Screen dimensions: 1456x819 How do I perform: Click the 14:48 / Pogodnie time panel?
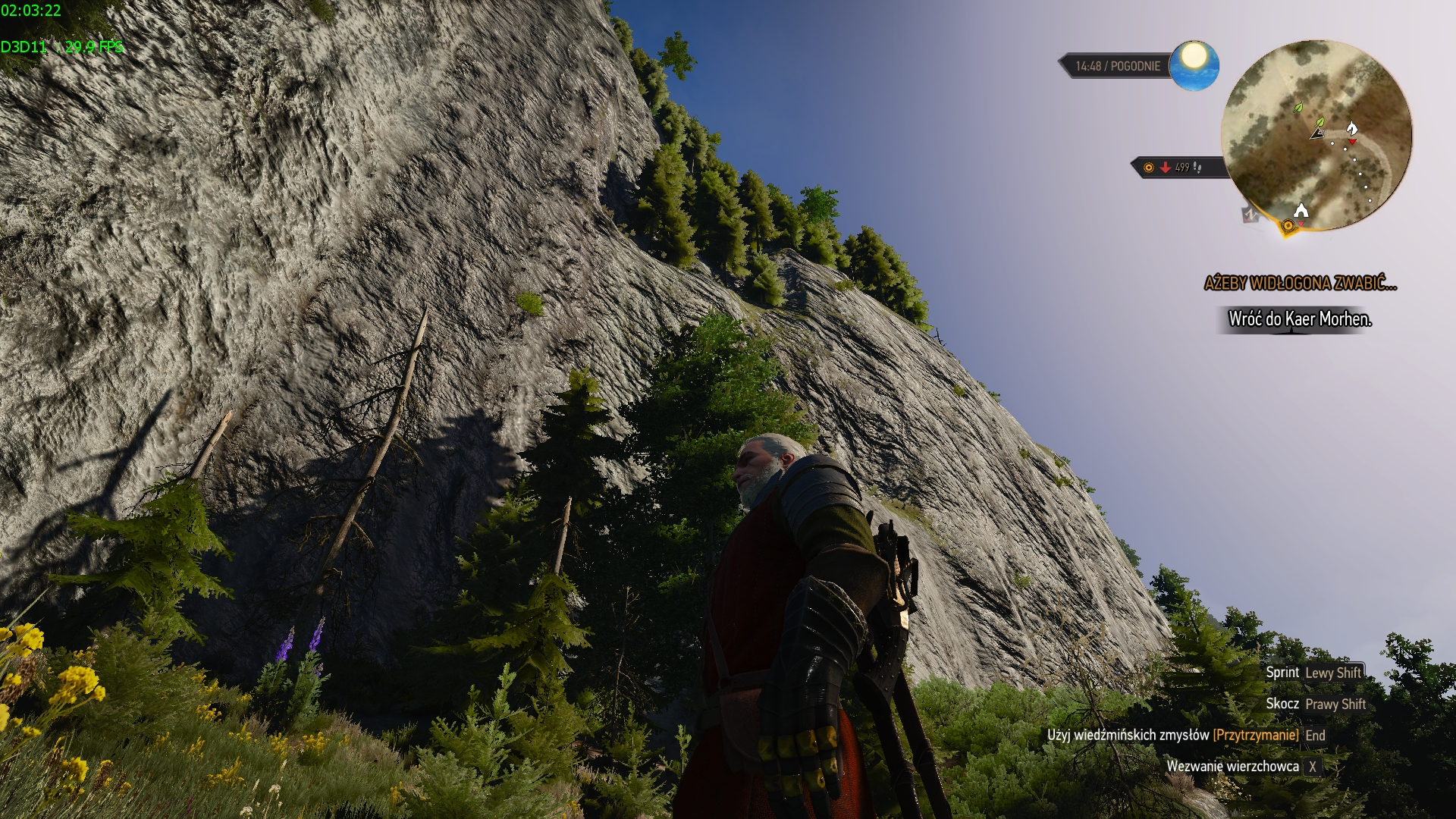(1117, 66)
